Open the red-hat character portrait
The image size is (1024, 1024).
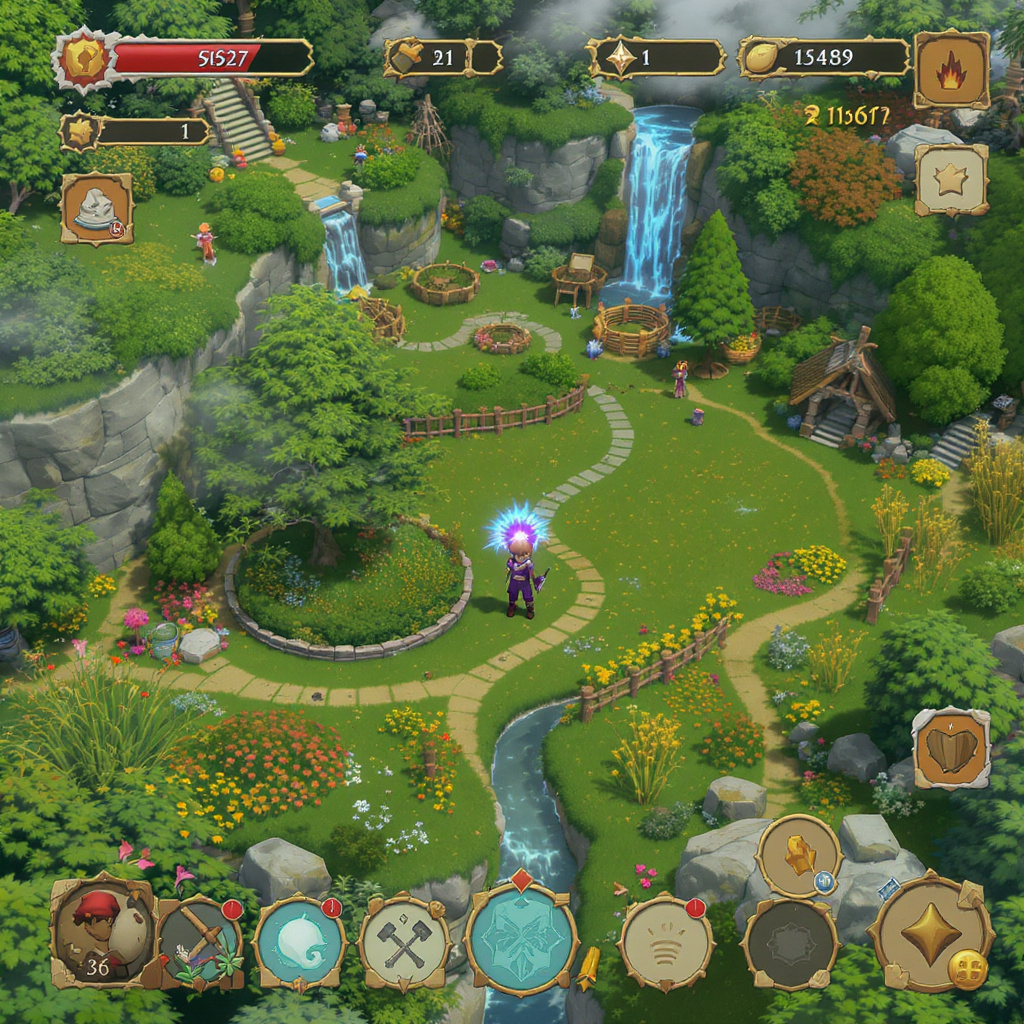click(x=103, y=931)
